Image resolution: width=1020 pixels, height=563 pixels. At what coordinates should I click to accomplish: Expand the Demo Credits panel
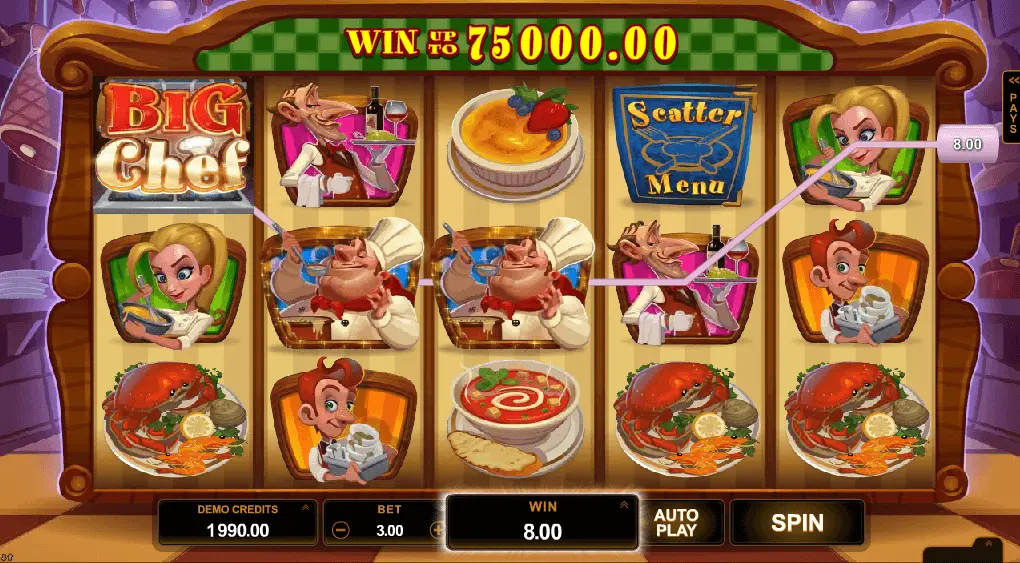(304, 509)
